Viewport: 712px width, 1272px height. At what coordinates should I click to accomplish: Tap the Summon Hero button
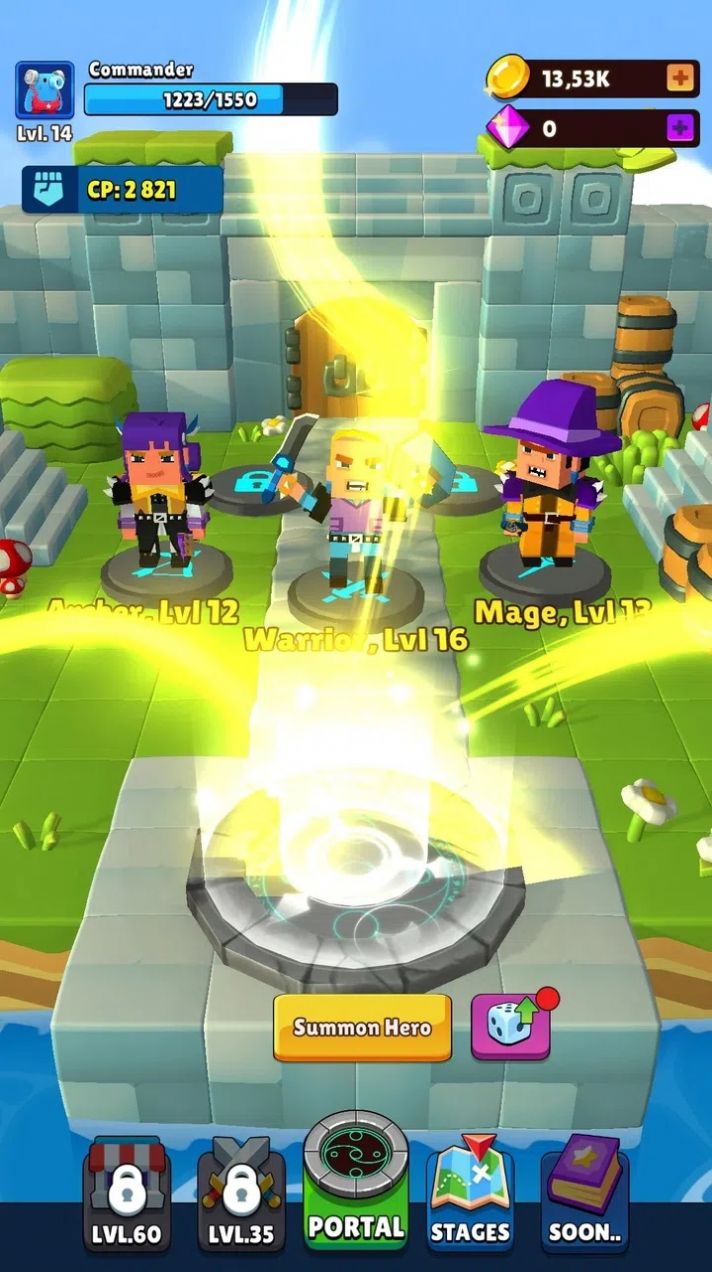[362, 1027]
